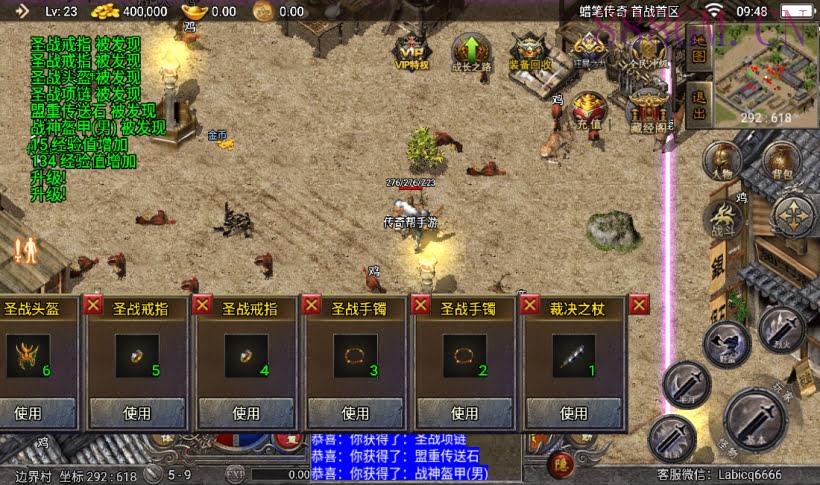Viewport: 820px width, 485px height.
Task: Use the 圣战头盔 helmet item
Action: click(38, 412)
